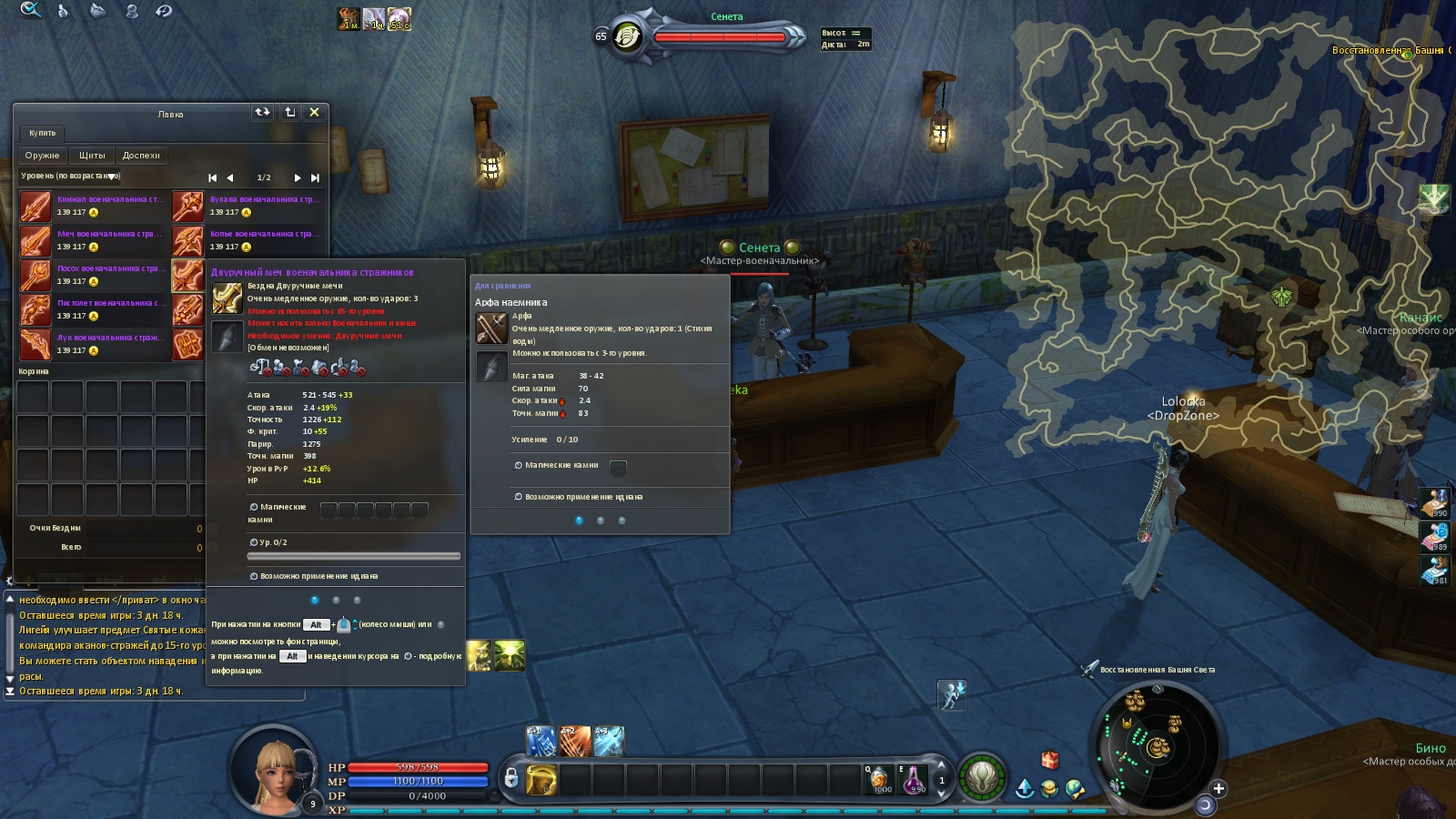
Task: Go to the next shop page
Action: (x=297, y=178)
